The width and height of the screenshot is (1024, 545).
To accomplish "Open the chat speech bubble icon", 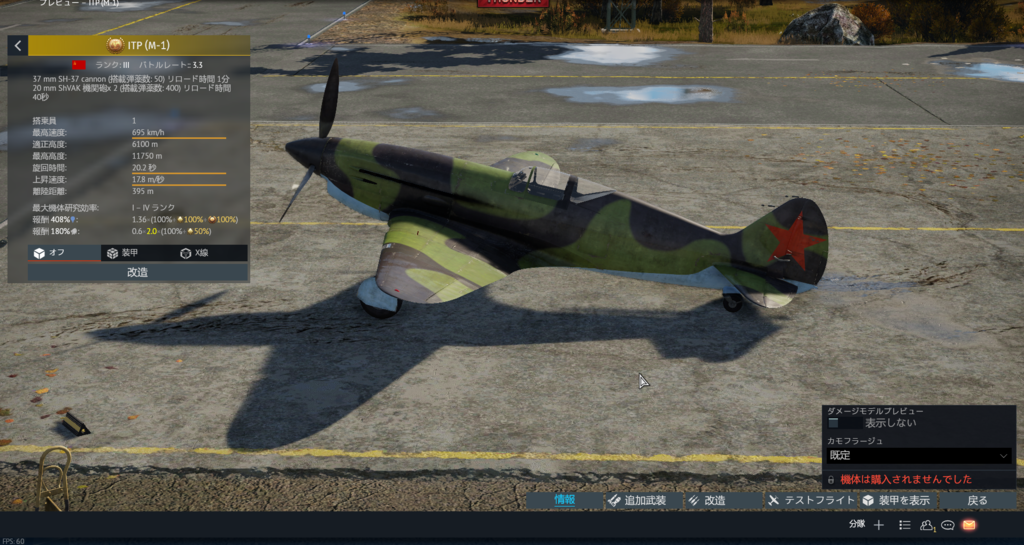I will [948, 525].
